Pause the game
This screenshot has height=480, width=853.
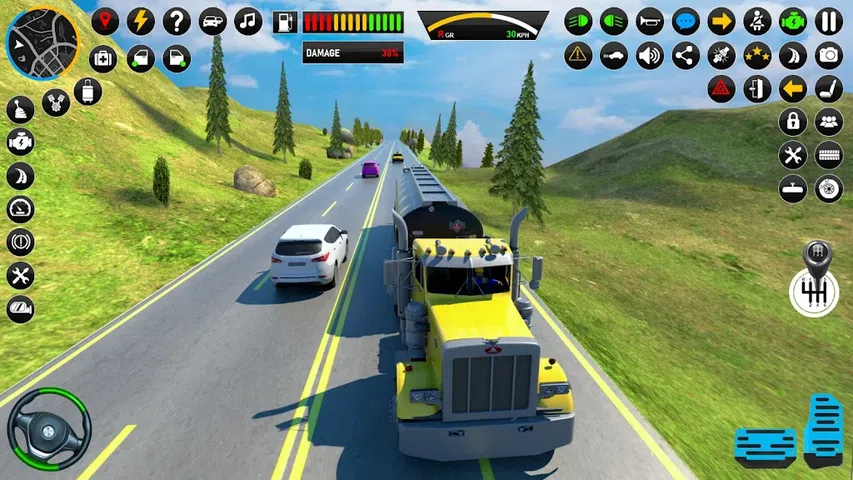coord(829,21)
